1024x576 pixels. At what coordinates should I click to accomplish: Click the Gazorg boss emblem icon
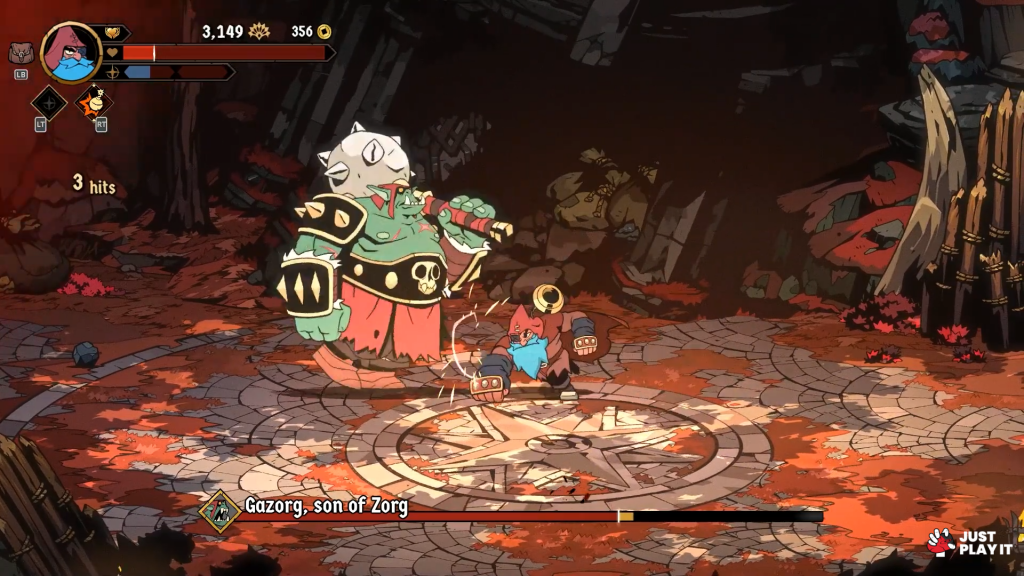219,510
